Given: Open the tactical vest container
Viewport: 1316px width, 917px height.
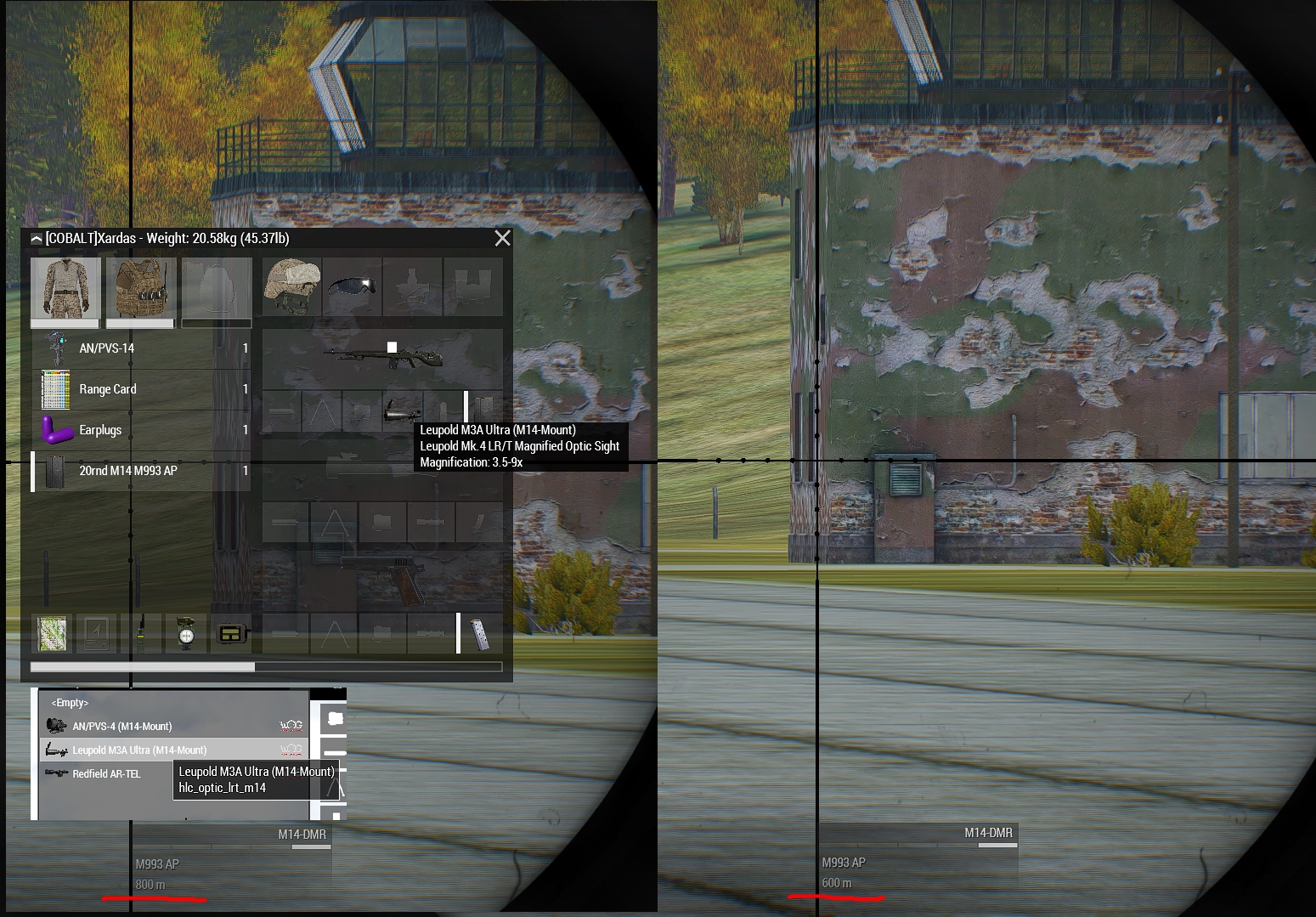Looking at the screenshot, I should 140,288.
